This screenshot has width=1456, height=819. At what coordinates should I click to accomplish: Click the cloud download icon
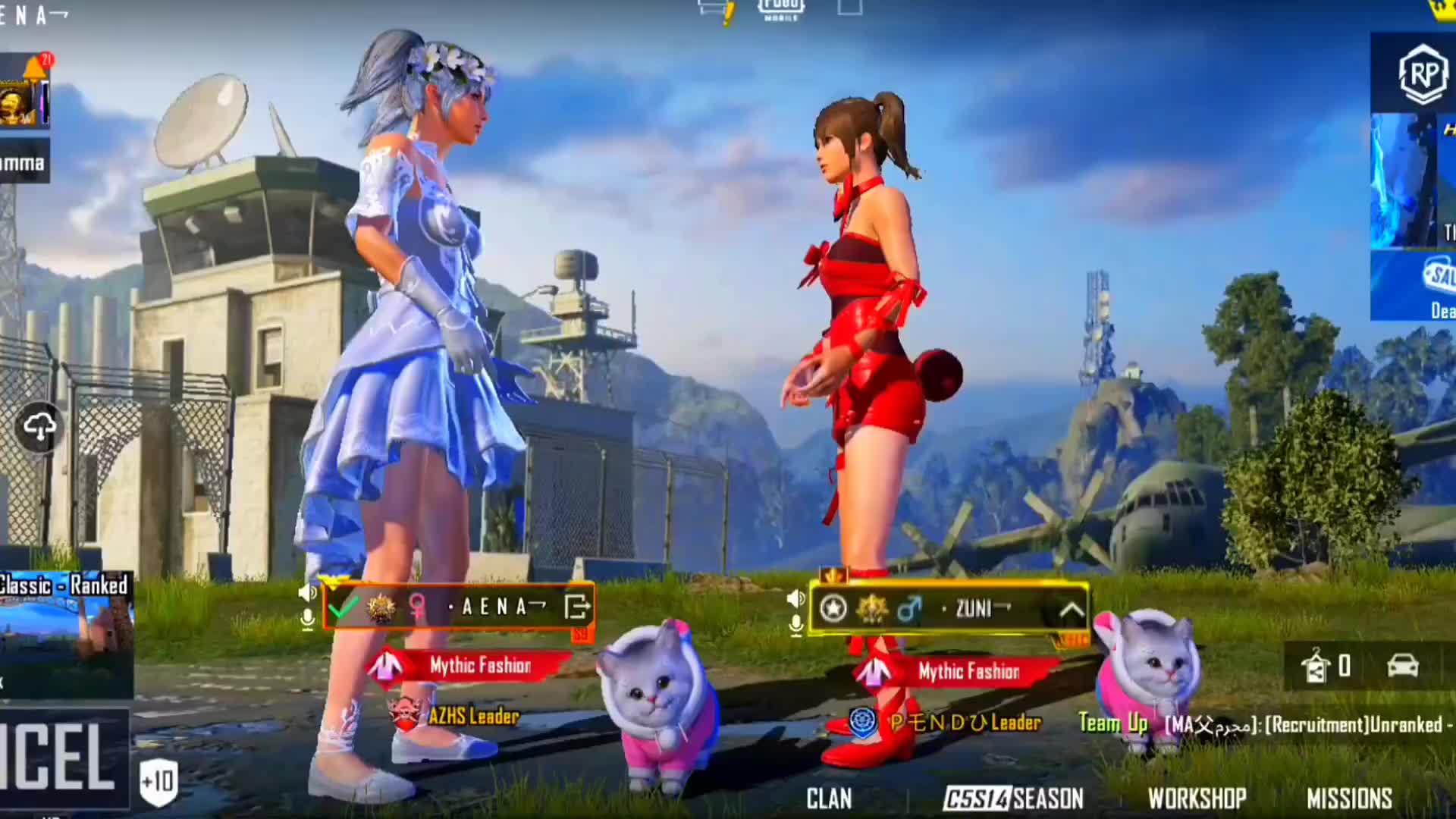[x=39, y=428]
